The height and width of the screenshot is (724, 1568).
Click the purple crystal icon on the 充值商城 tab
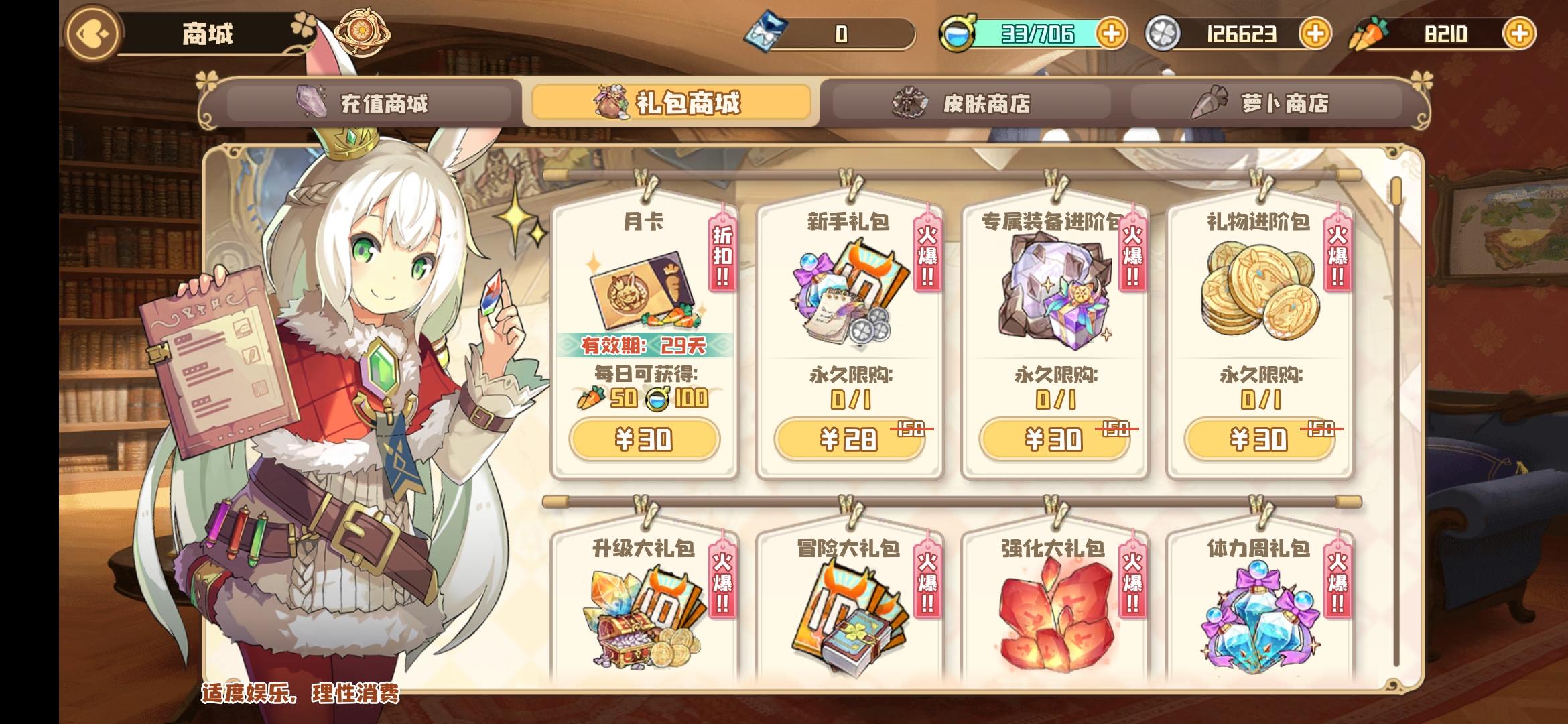point(310,101)
